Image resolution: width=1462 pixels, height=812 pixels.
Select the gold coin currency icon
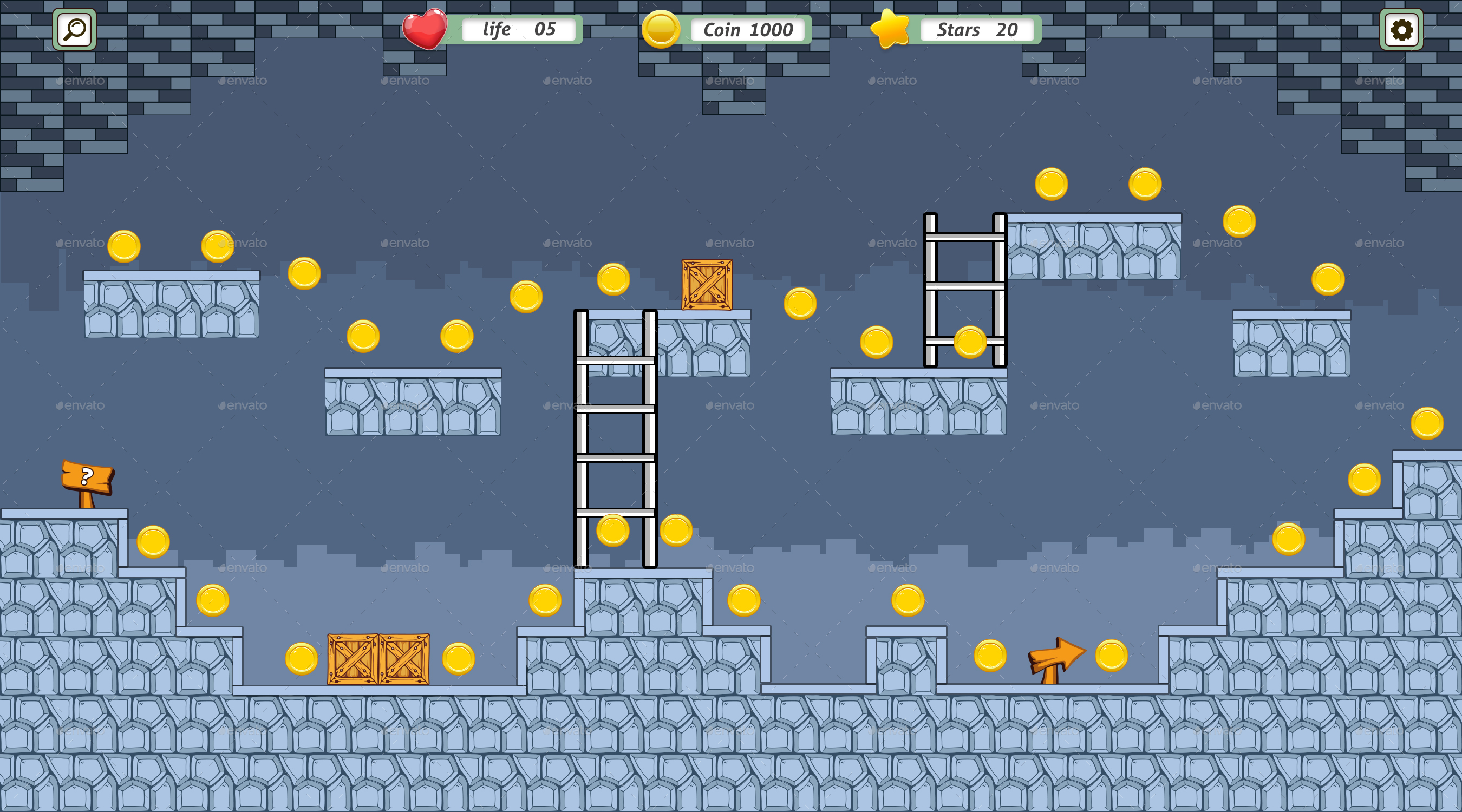pos(661,29)
